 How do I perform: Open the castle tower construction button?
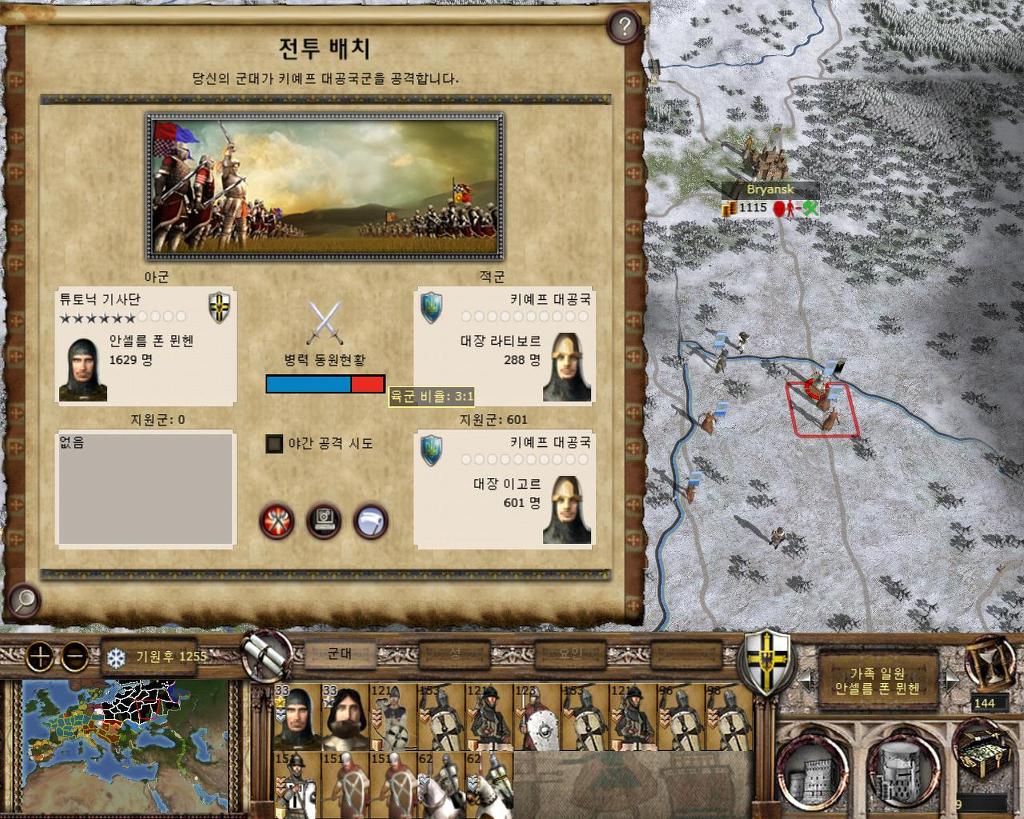pyautogui.click(x=812, y=772)
